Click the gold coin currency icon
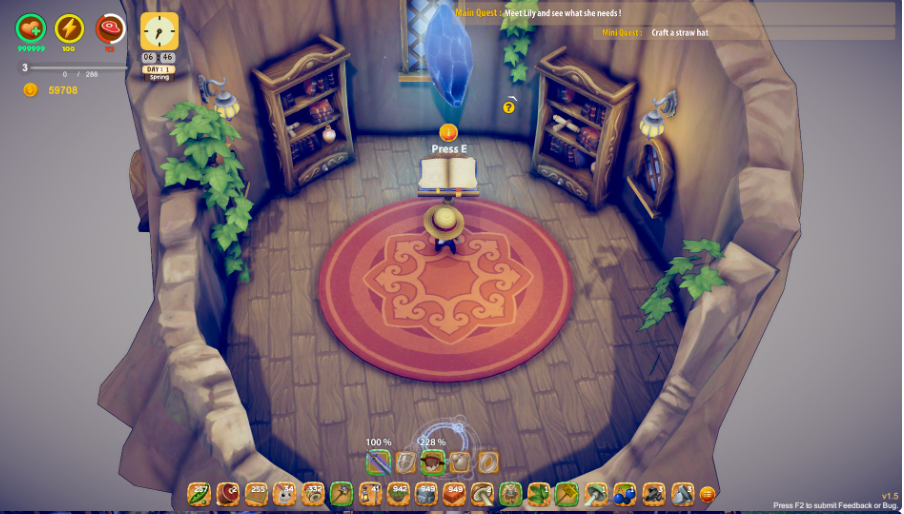Screen dimensions: 904x514 [31, 90]
